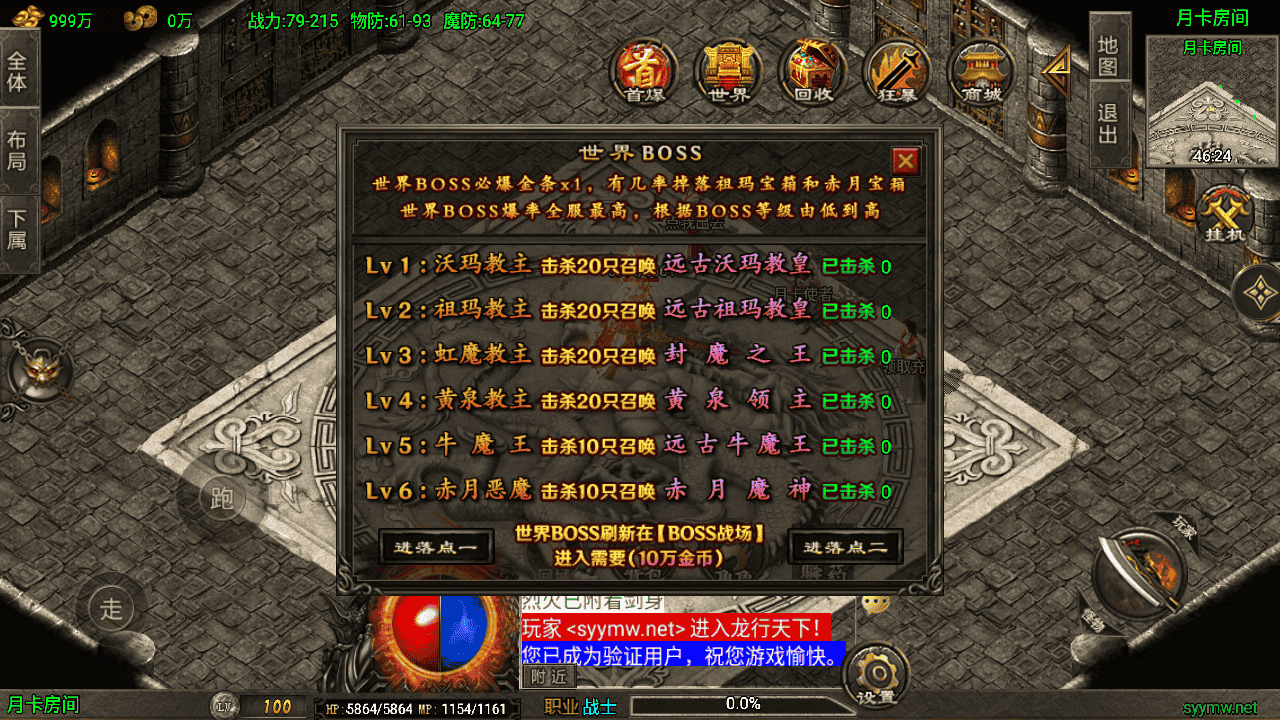Open the 设置 gear settings
The width and height of the screenshot is (1280, 720).
point(875,675)
